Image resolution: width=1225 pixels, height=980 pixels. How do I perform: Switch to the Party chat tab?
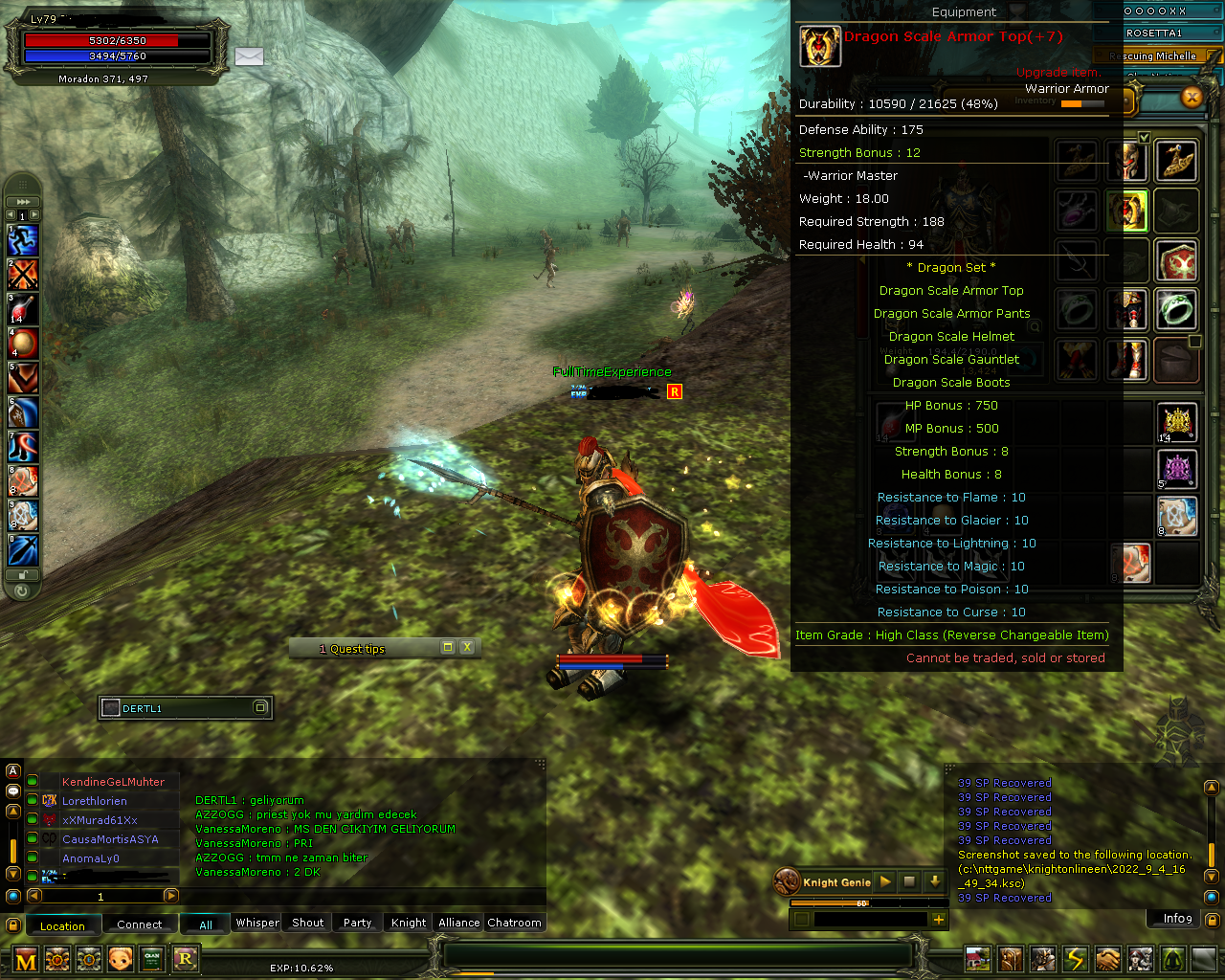(x=356, y=923)
